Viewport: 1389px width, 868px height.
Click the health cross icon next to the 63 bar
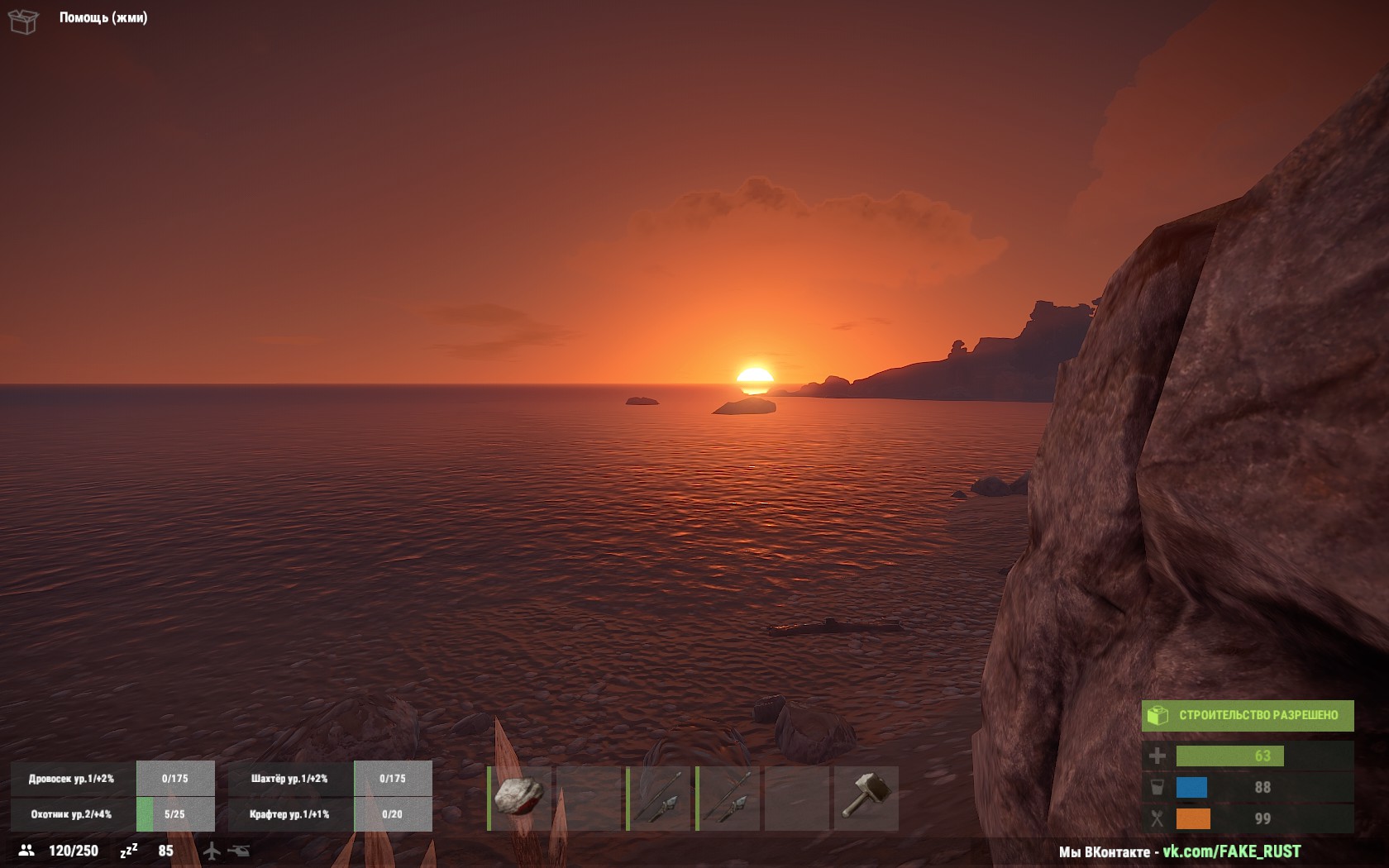point(1159,756)
